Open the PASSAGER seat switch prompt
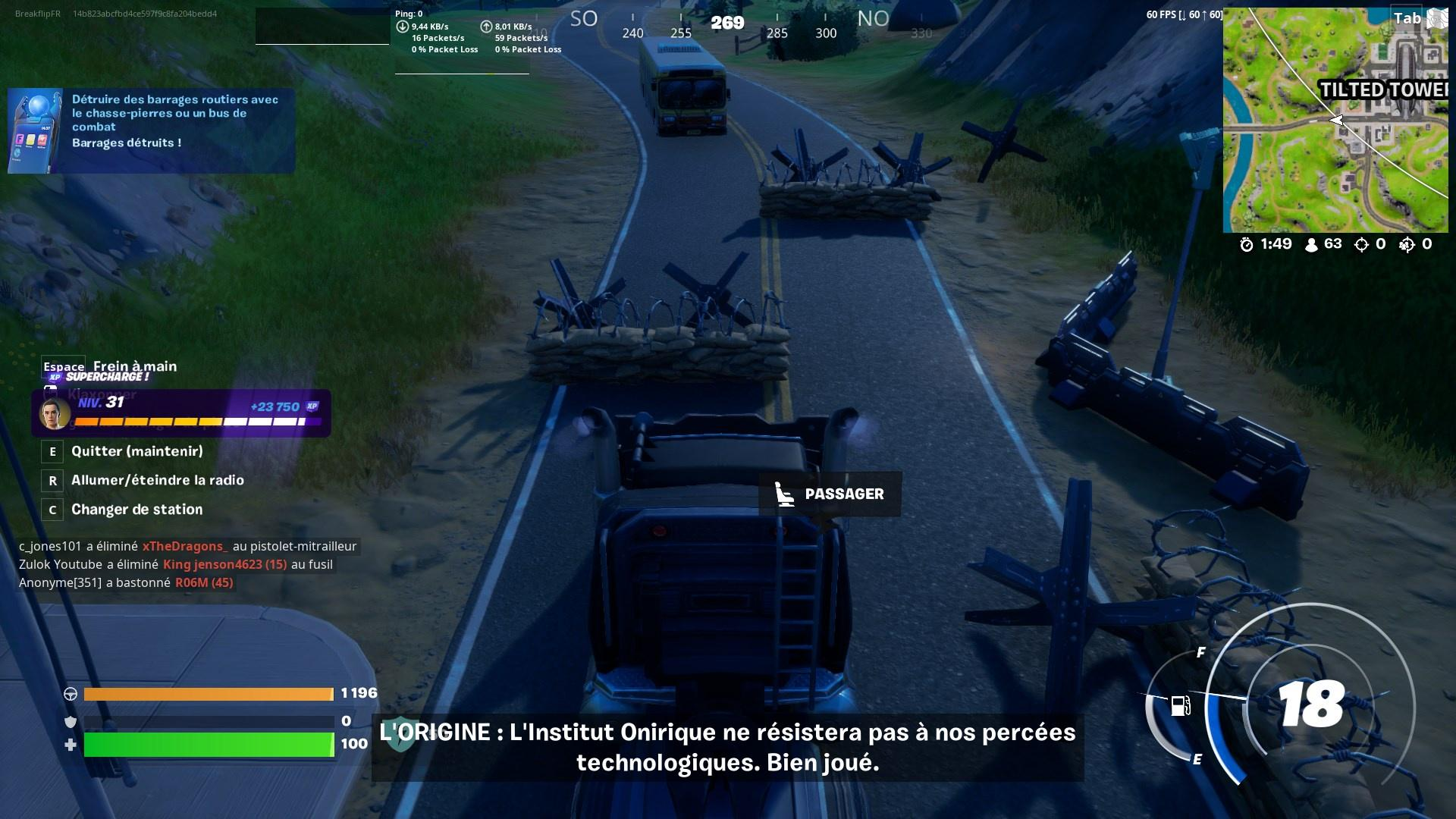Screen dimensions: 1456x819 coord(830,494)
